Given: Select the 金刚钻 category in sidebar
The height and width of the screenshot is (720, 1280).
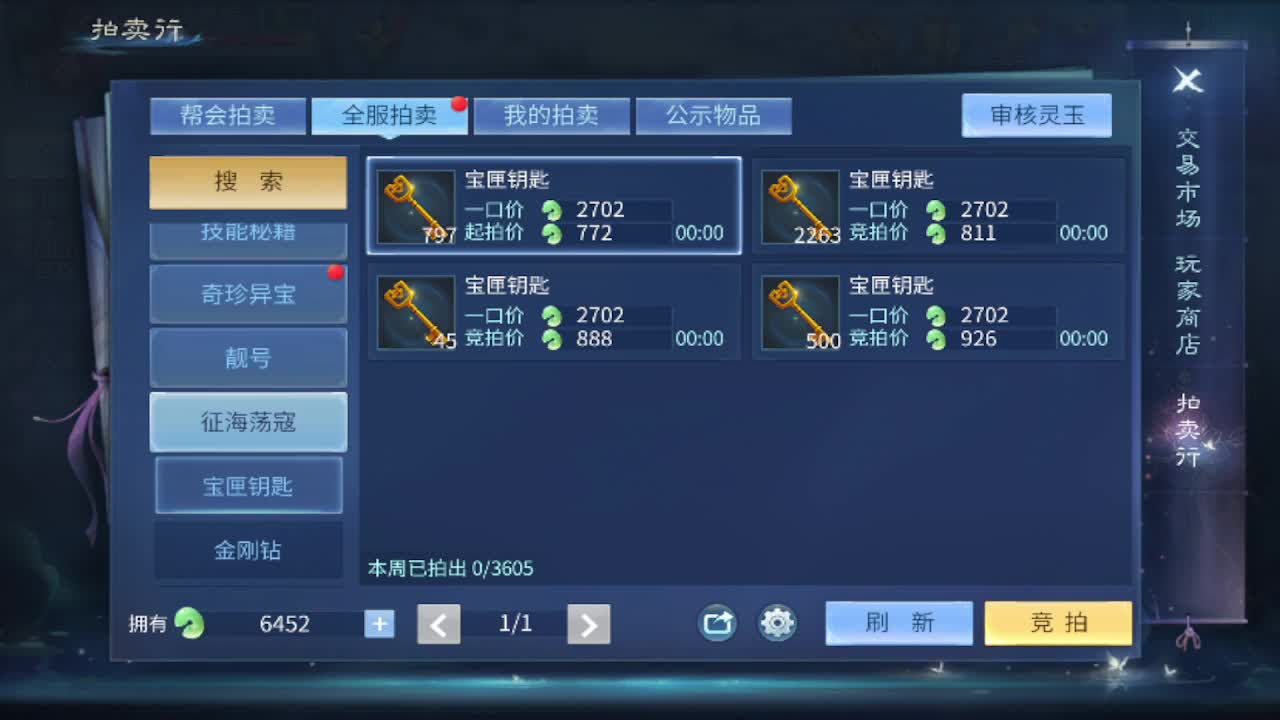Looking at the screenshot, I should [x=248, y=549].
